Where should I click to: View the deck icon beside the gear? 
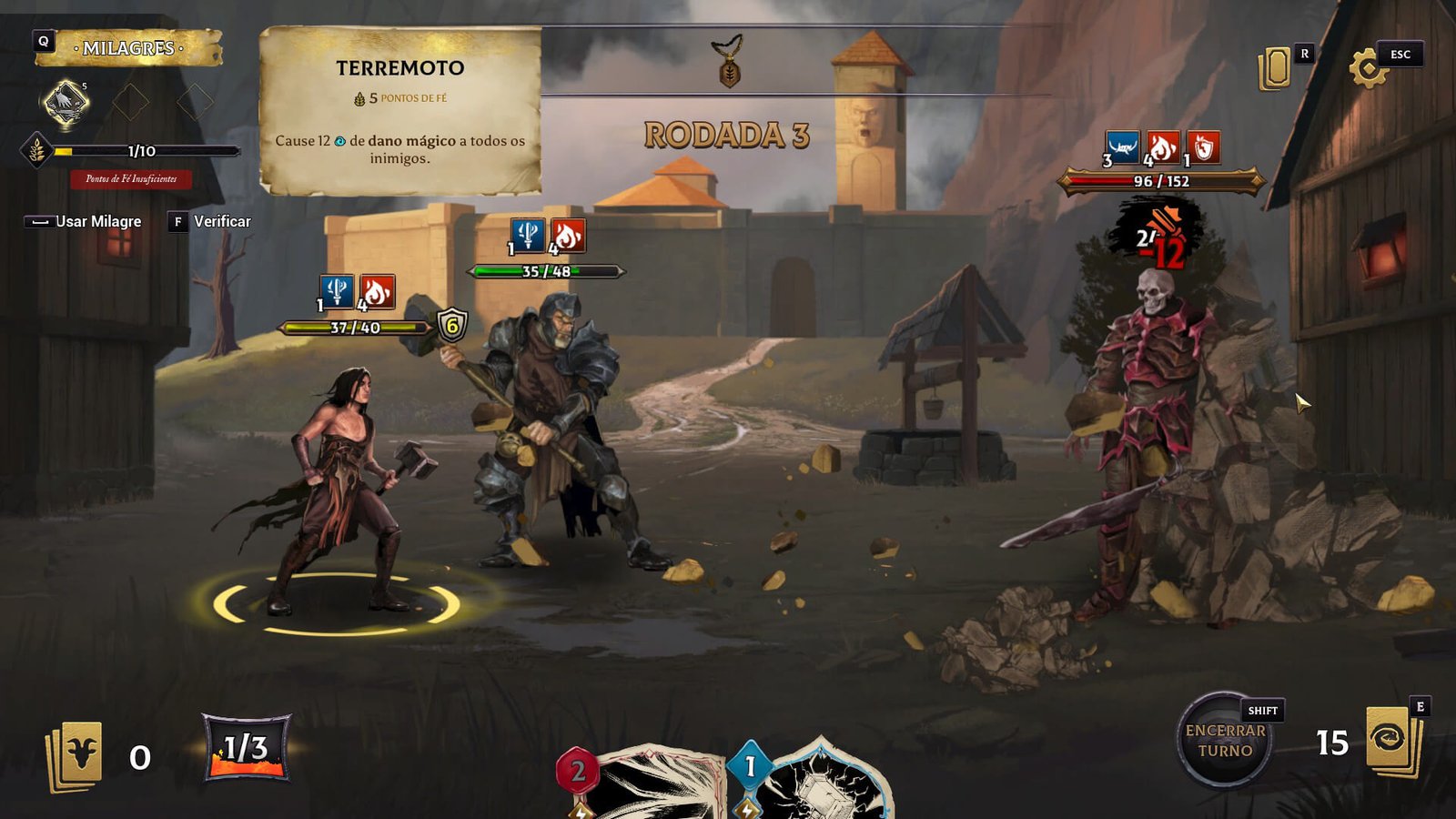1275,69
